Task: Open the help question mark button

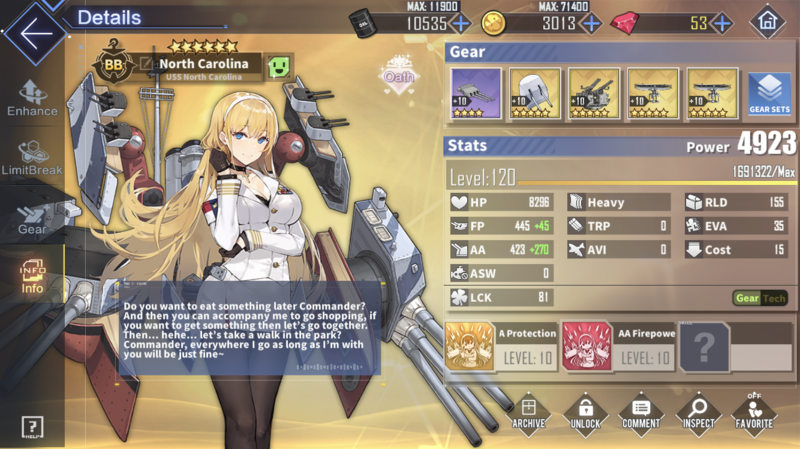Action: [32, 428]
